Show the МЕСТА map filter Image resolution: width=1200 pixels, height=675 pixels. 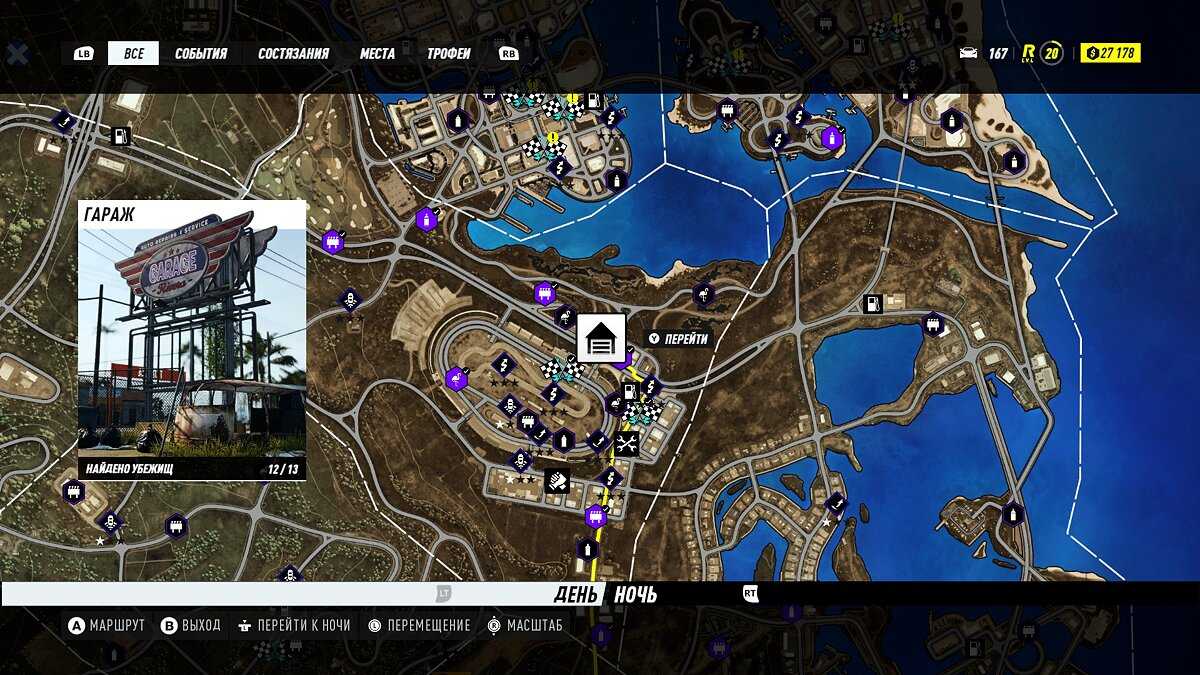pos(377,53)
